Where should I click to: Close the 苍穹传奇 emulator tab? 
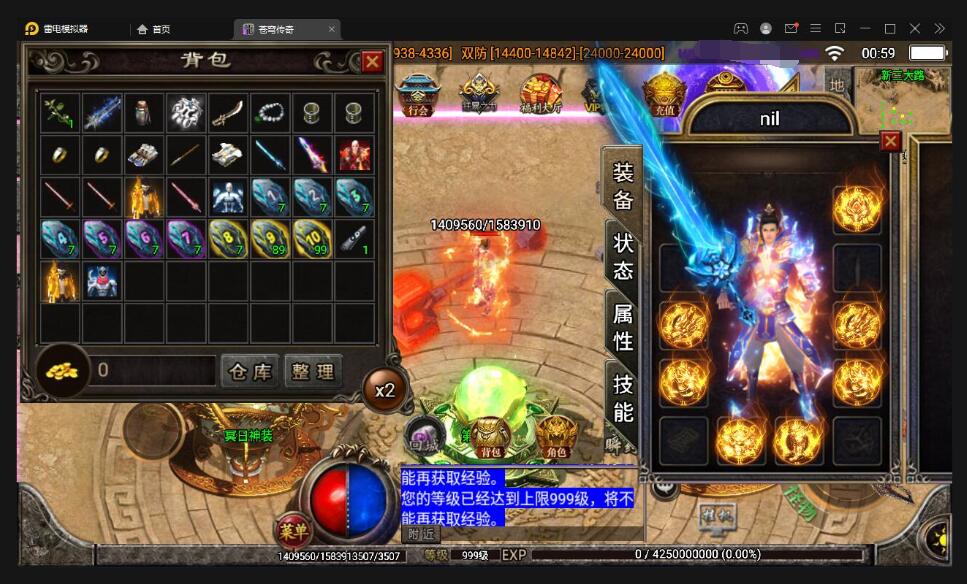(332, 29)
